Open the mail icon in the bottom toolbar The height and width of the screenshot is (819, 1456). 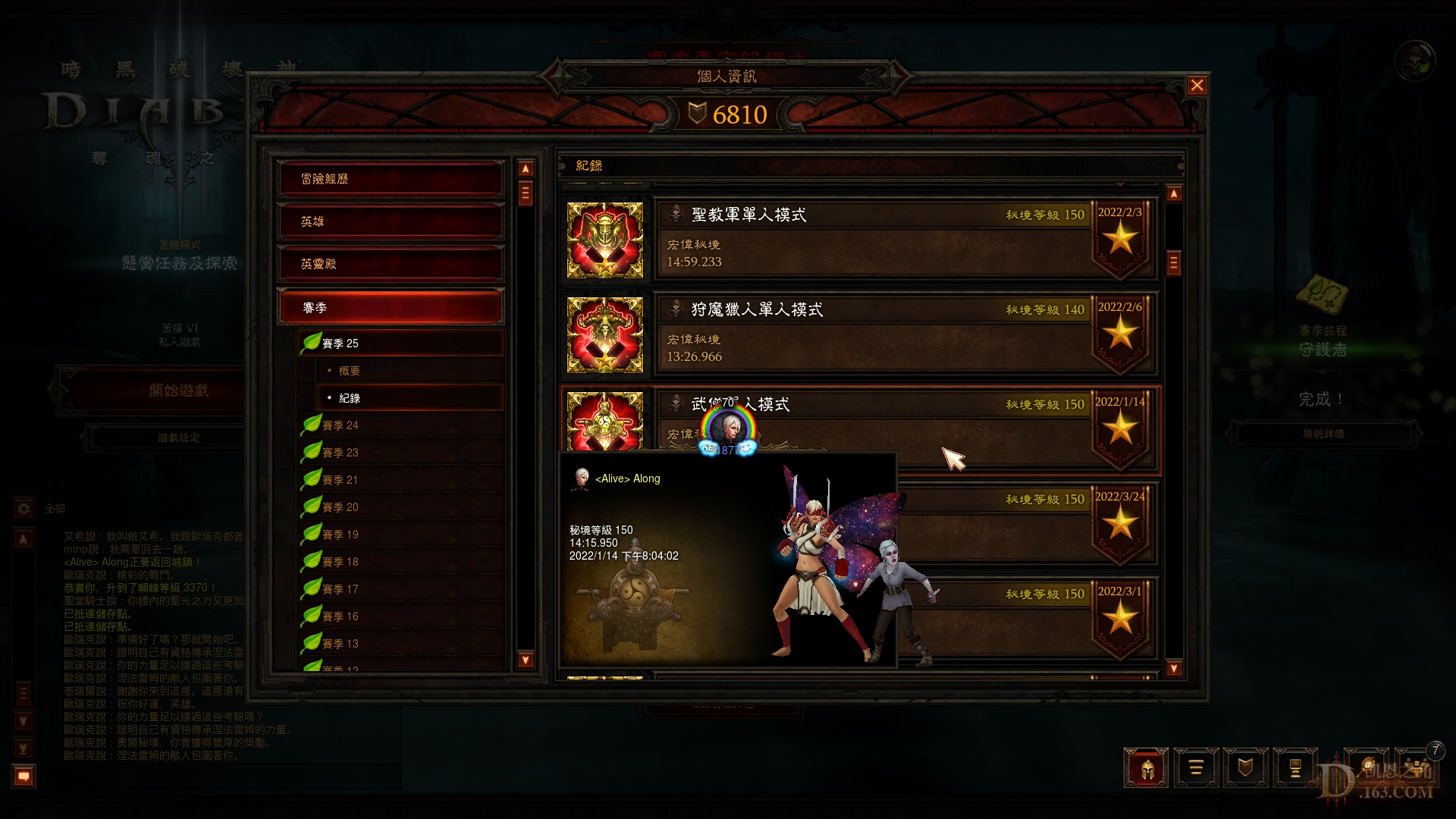[1295, 768]
